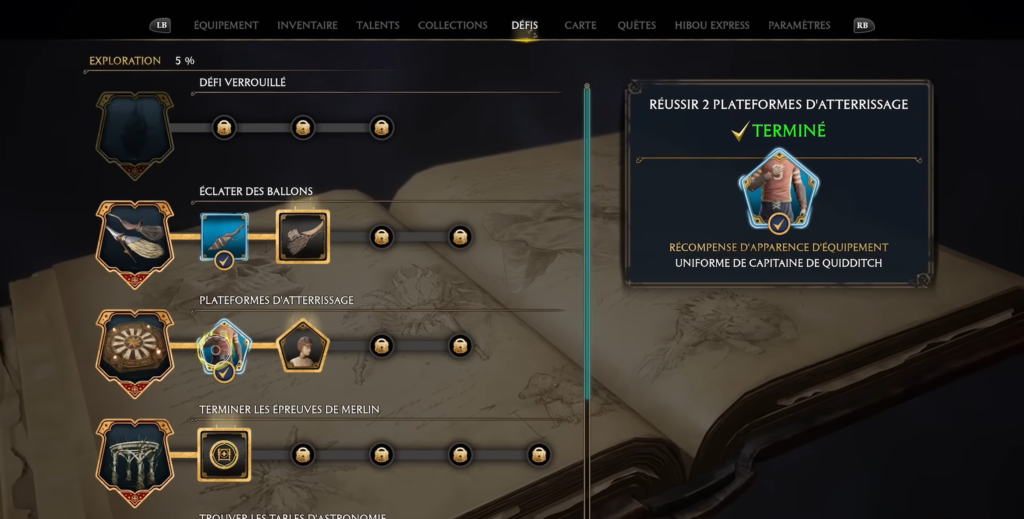1024x519 pixels.
Task: Select the completed landing platform reward tile
Action: tap(224, 346)
